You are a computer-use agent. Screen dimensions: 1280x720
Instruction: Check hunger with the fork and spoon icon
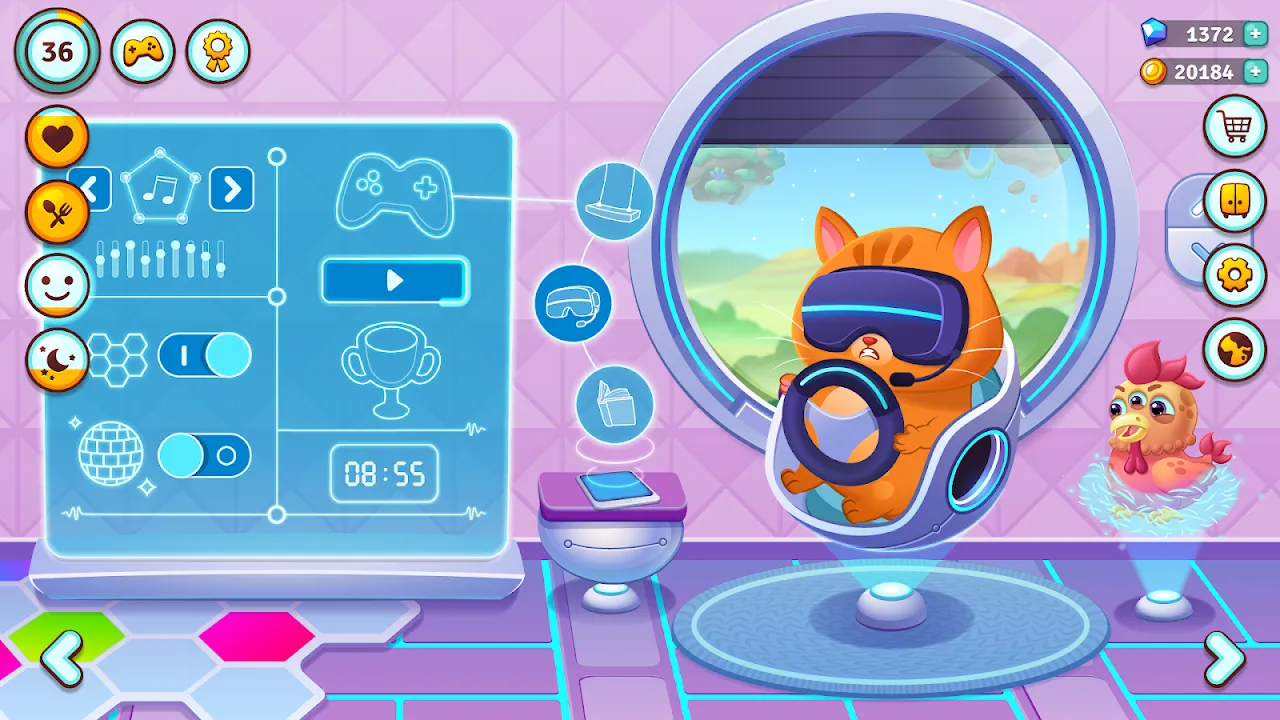click(57, 210)
